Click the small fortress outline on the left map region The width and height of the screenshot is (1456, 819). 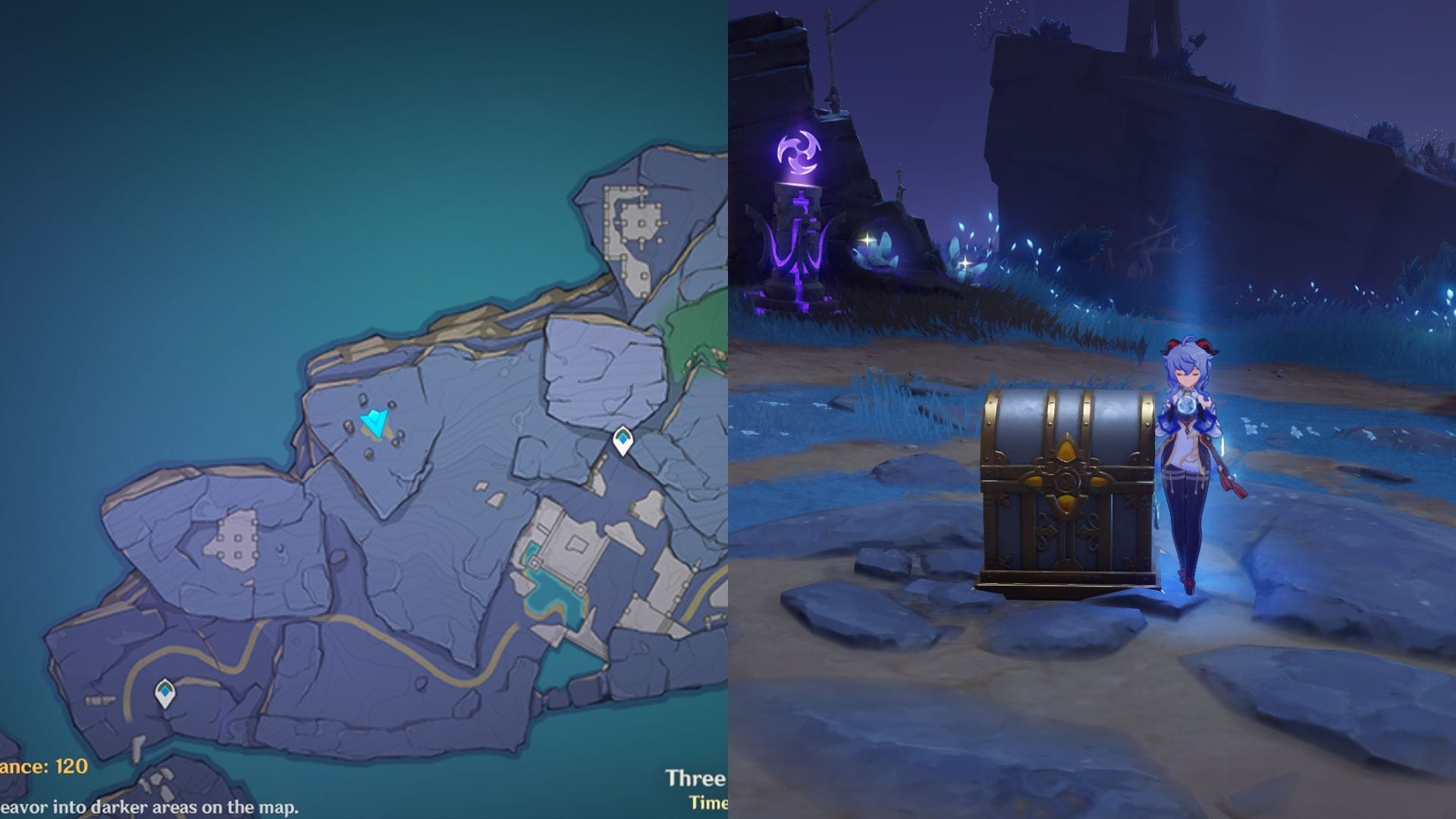pos(236,538)
